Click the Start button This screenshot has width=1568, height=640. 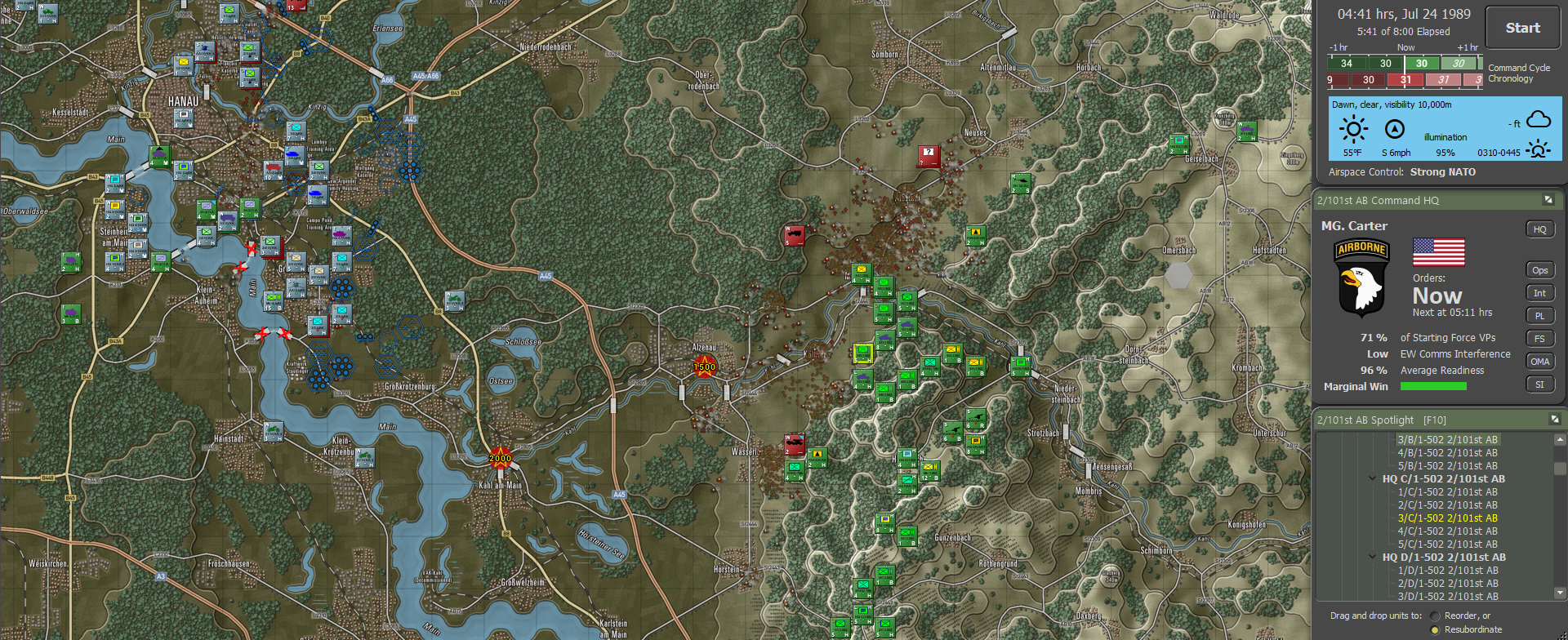click(1522, 29)
